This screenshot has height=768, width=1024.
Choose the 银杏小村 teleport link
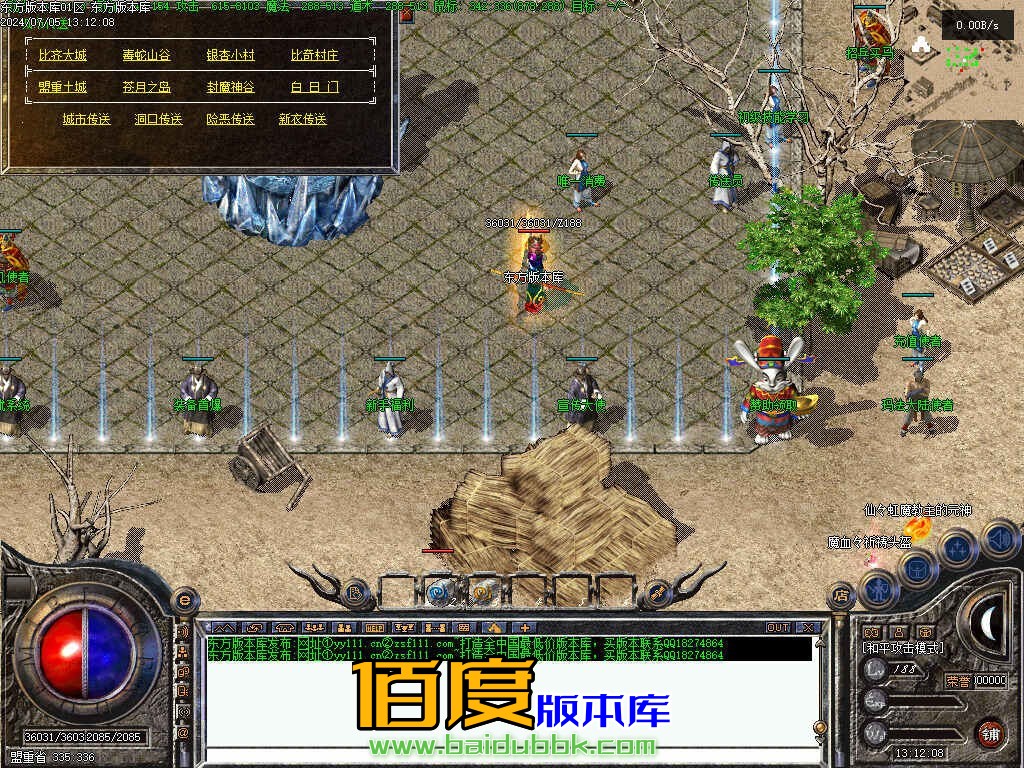tap(230, 56)
